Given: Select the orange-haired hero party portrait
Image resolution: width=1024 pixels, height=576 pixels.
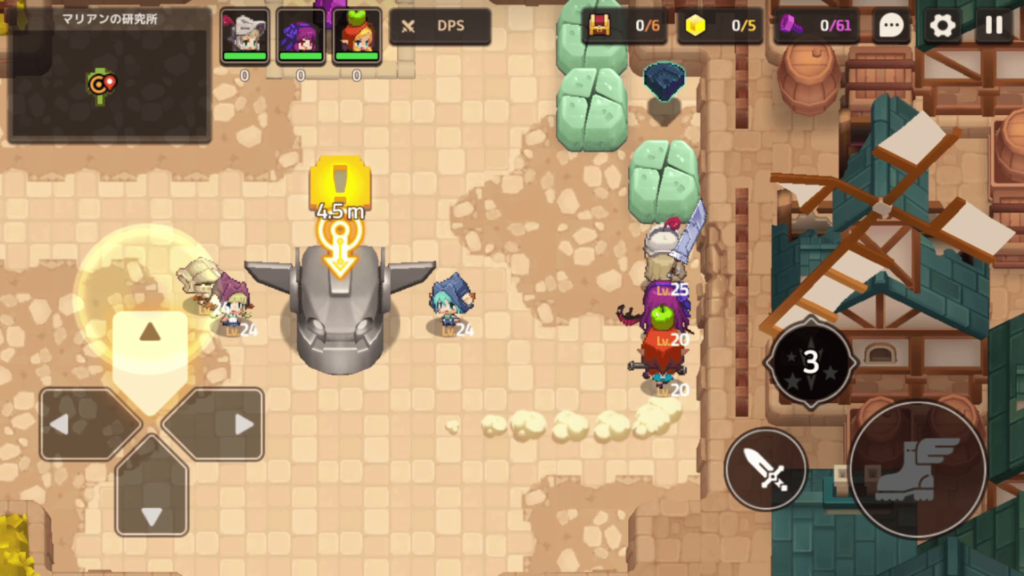Looking at the screenshot, I should pos(356,36).
